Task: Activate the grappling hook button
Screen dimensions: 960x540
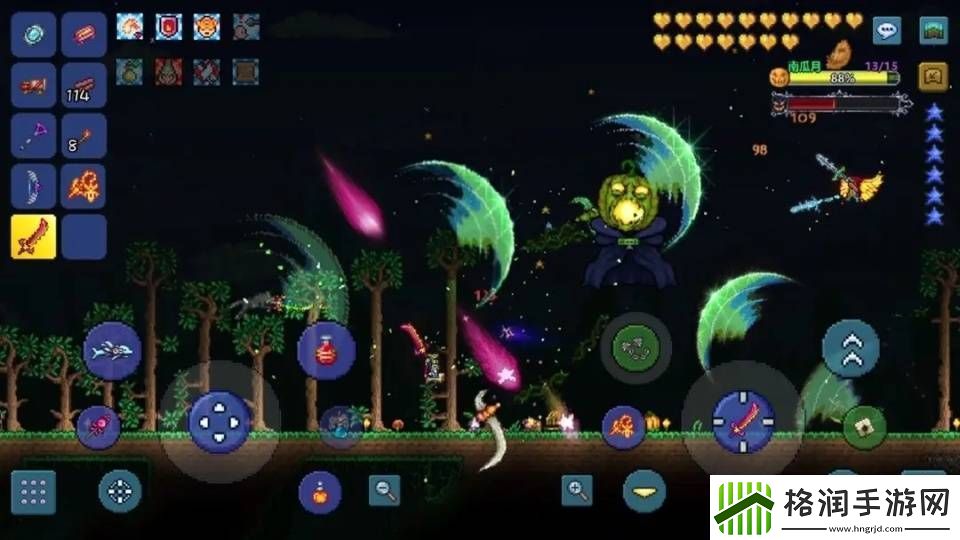Action: (x=635, y=347)
